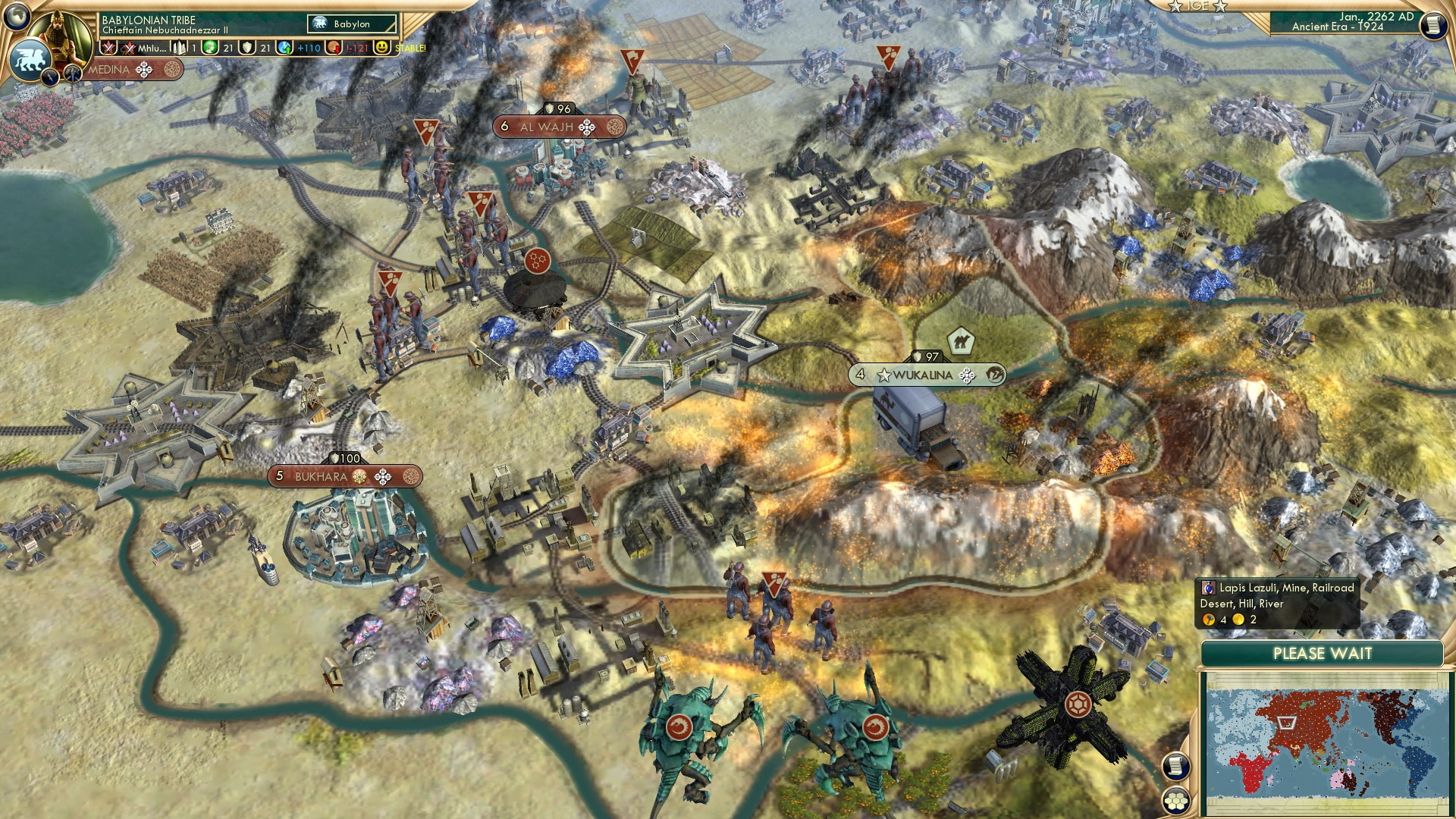
Task: Open the scroll icon beside the minimap
Action: click(x=1175, y=766)
